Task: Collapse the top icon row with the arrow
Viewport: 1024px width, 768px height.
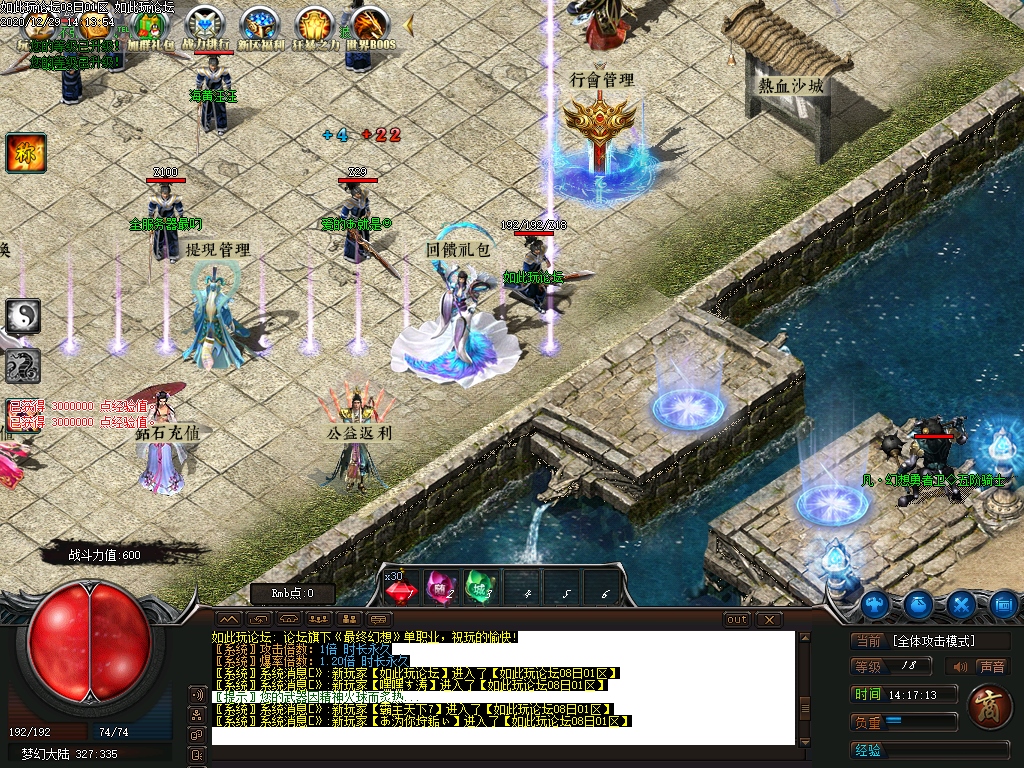Action: coord(409,22)
